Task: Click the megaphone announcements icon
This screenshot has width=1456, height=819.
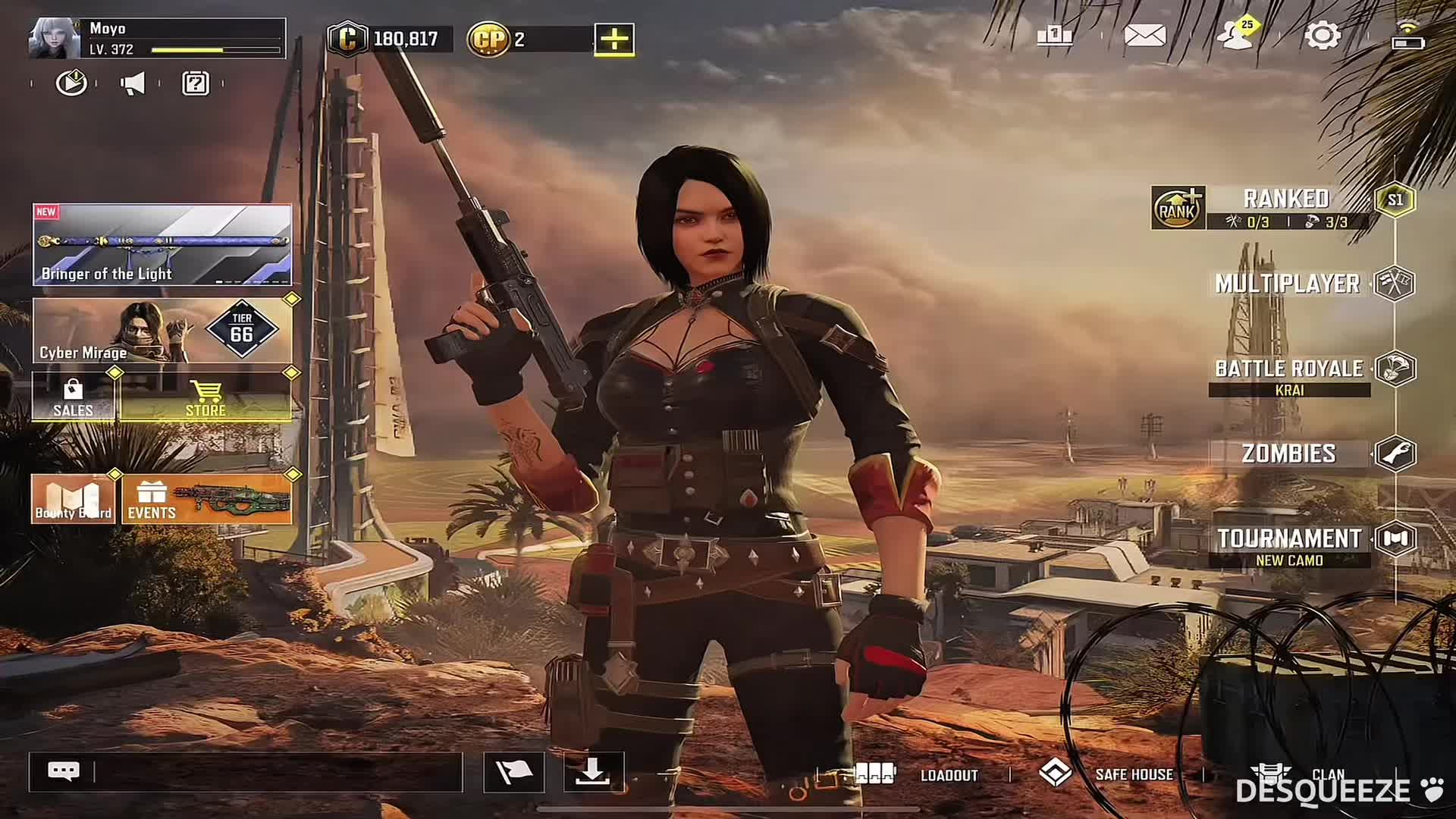Action: 133,83
